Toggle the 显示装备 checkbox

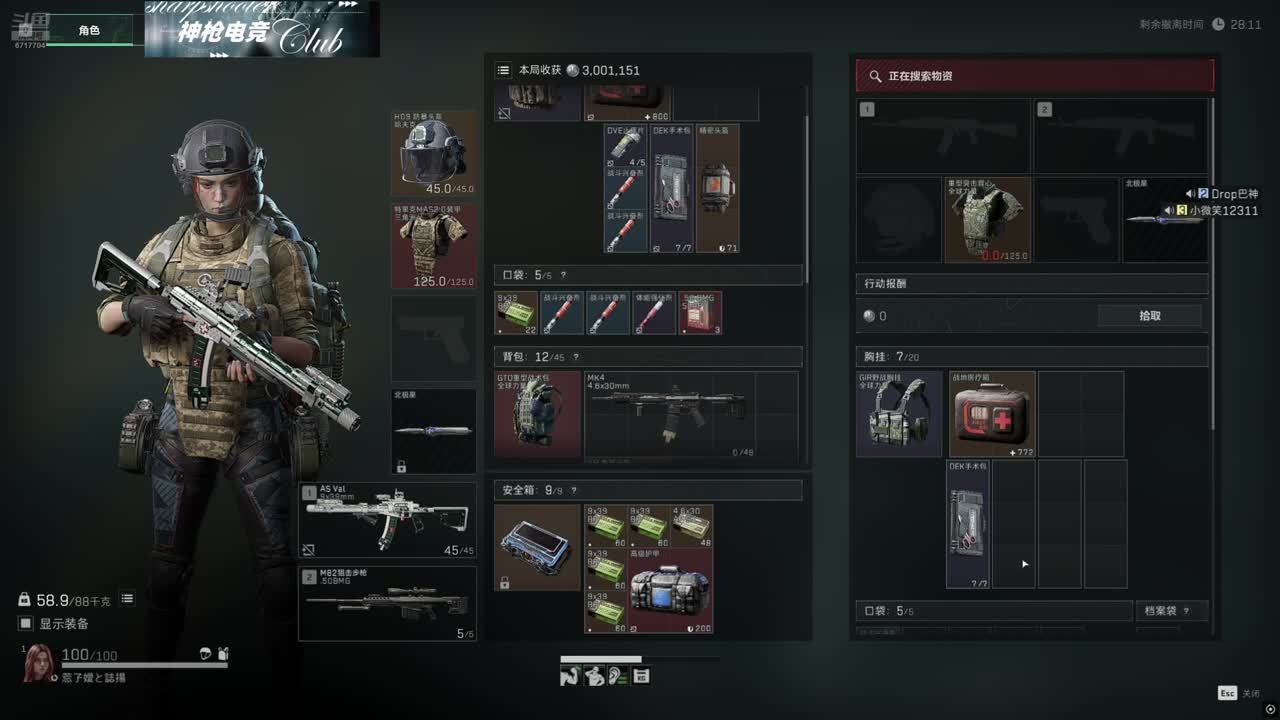(26, 624)
